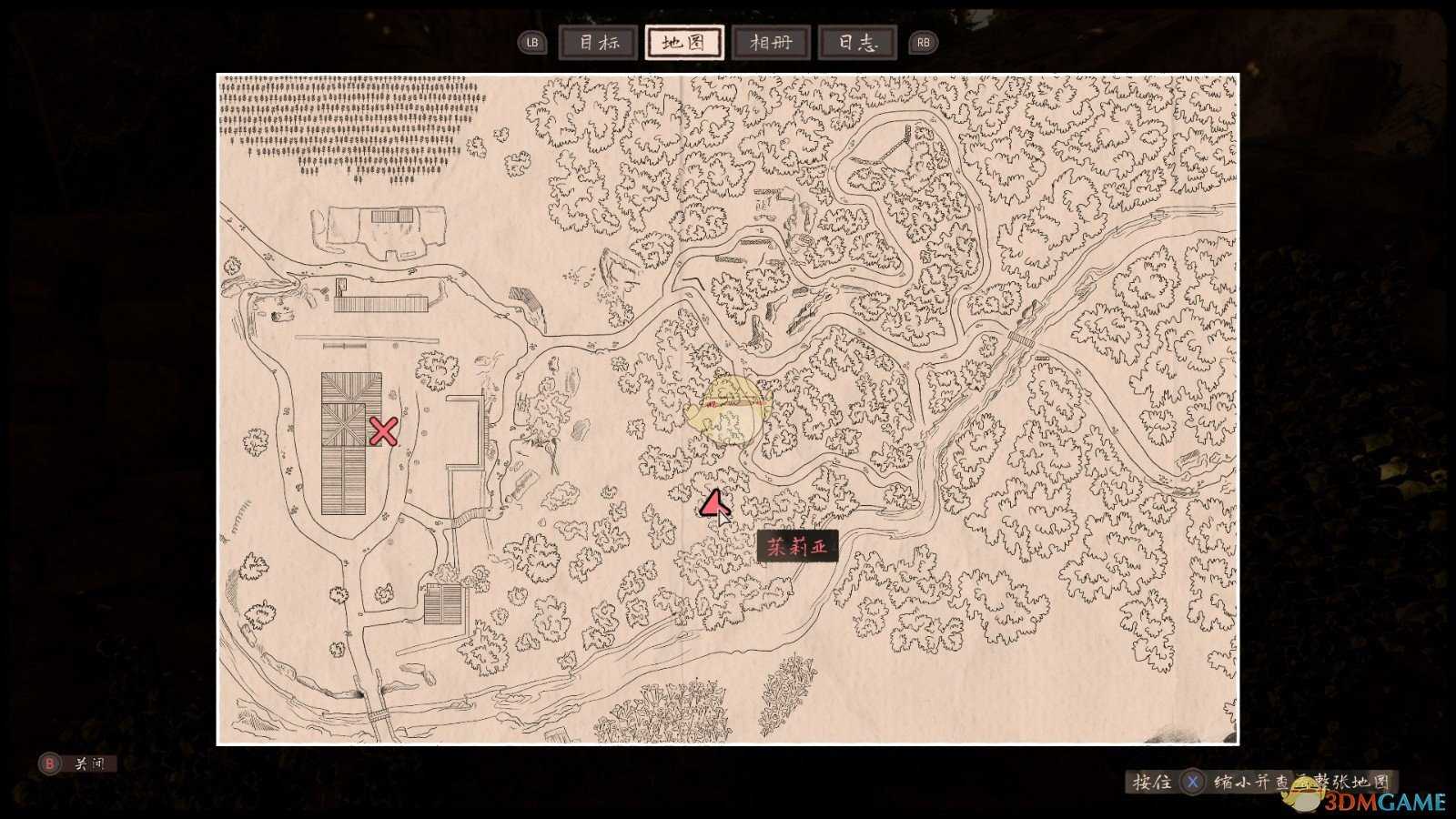This screenshot has width=1456, height=819.
Task: Click the yellow highlighted circle area on map
Action: [x=729, y=411]
